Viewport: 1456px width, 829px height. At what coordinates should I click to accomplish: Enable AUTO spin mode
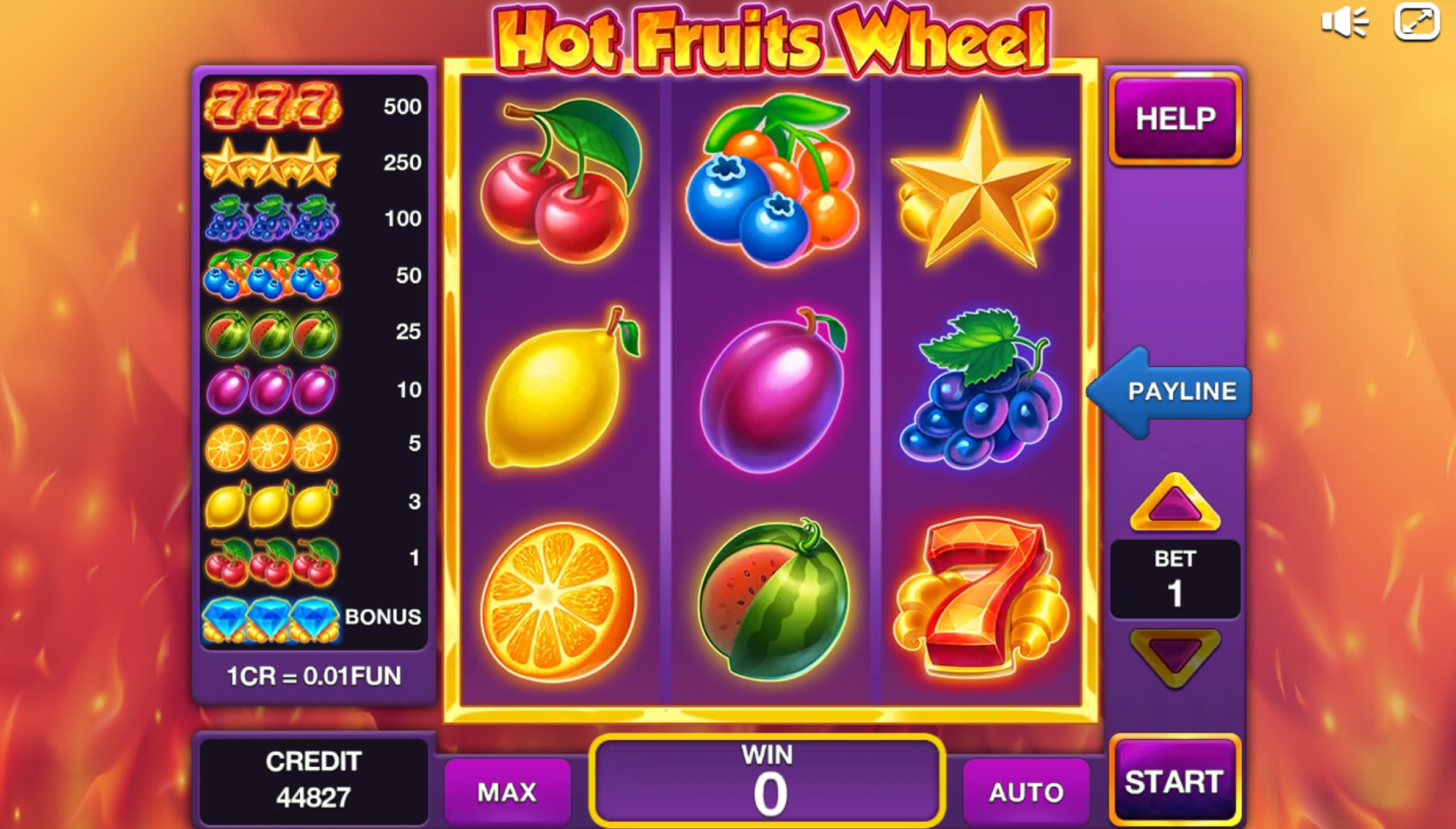click(1026, 792)
